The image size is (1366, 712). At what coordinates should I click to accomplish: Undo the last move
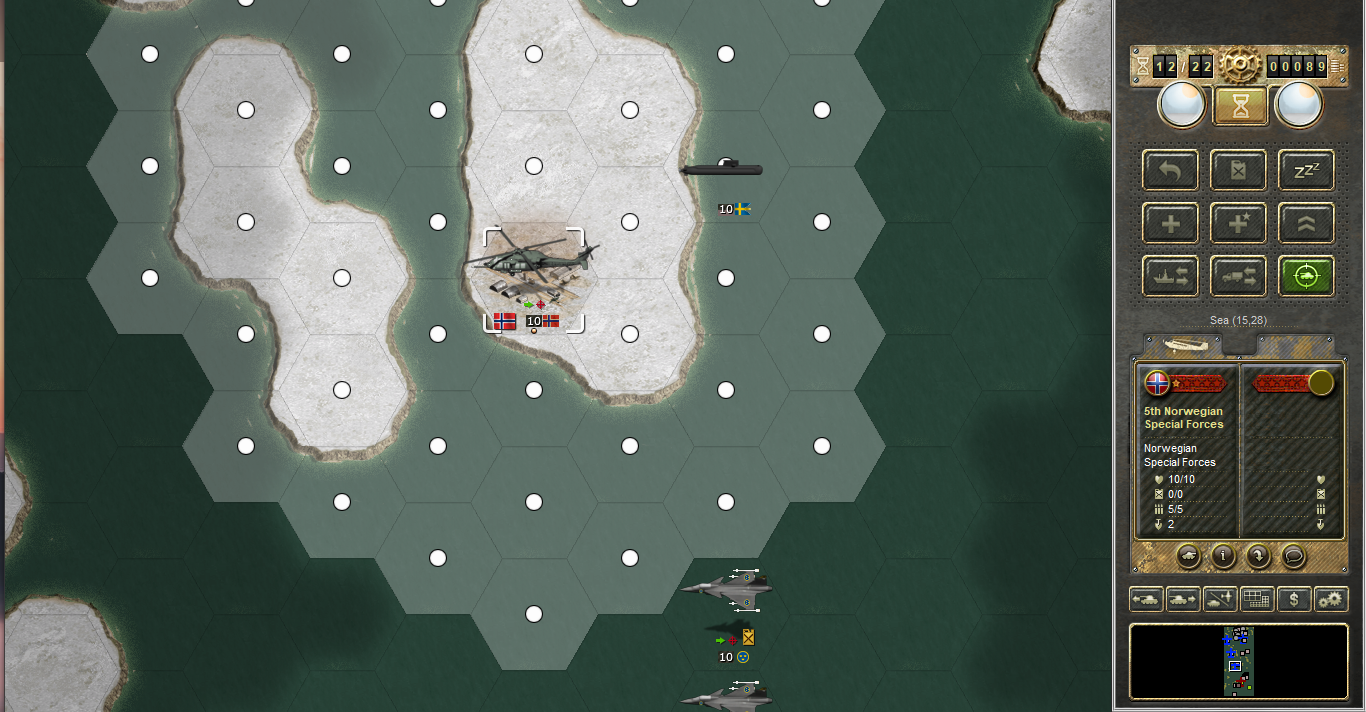click(1170, 170)
